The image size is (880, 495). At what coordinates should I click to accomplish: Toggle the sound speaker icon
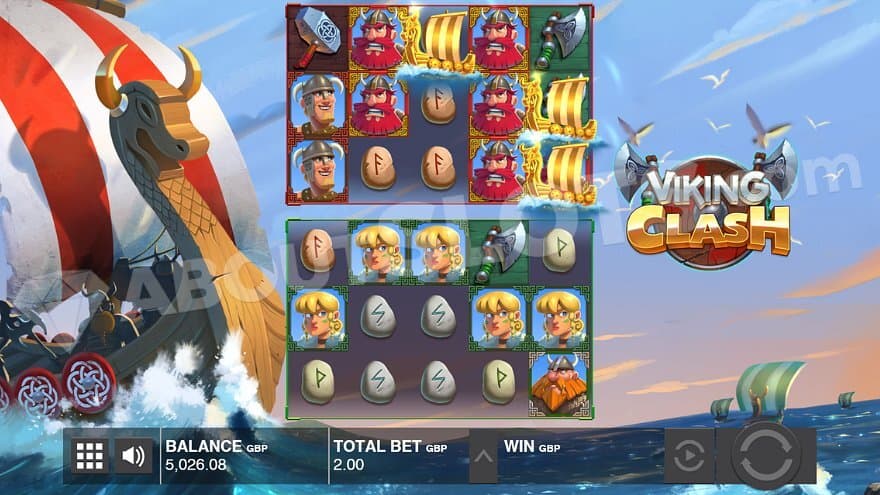click(133, 456)
